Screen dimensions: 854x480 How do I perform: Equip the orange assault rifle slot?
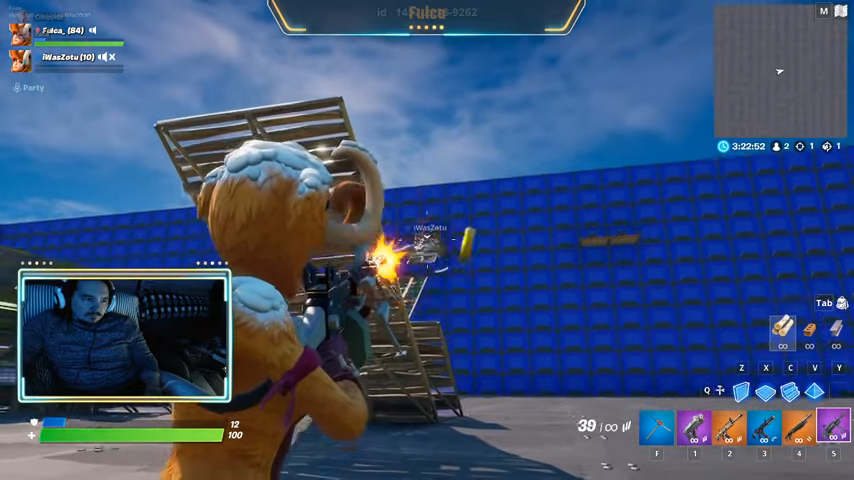728,427
